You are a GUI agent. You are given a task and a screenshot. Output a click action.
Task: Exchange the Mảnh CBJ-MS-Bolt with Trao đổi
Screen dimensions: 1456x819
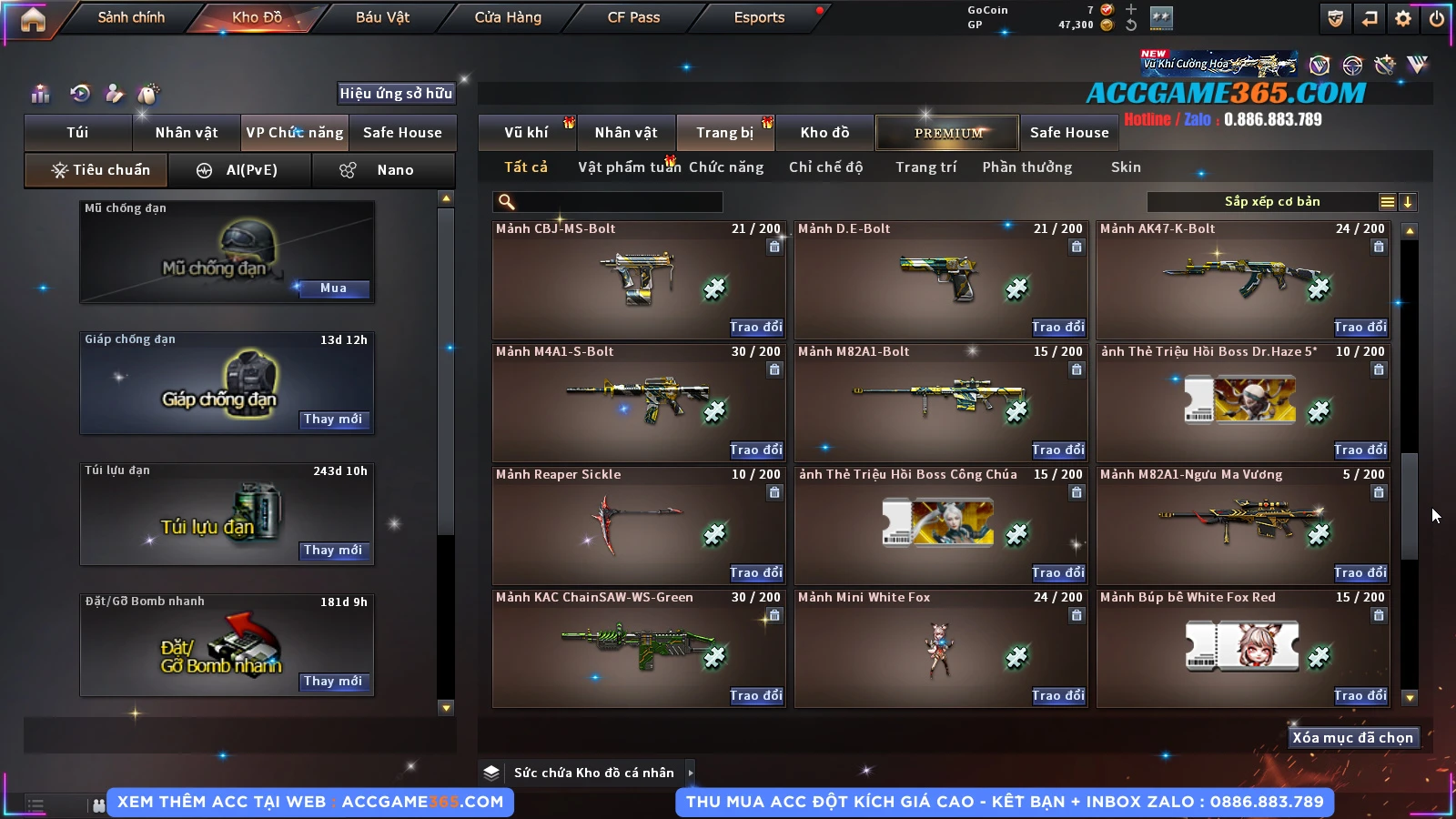coord(755,327)
